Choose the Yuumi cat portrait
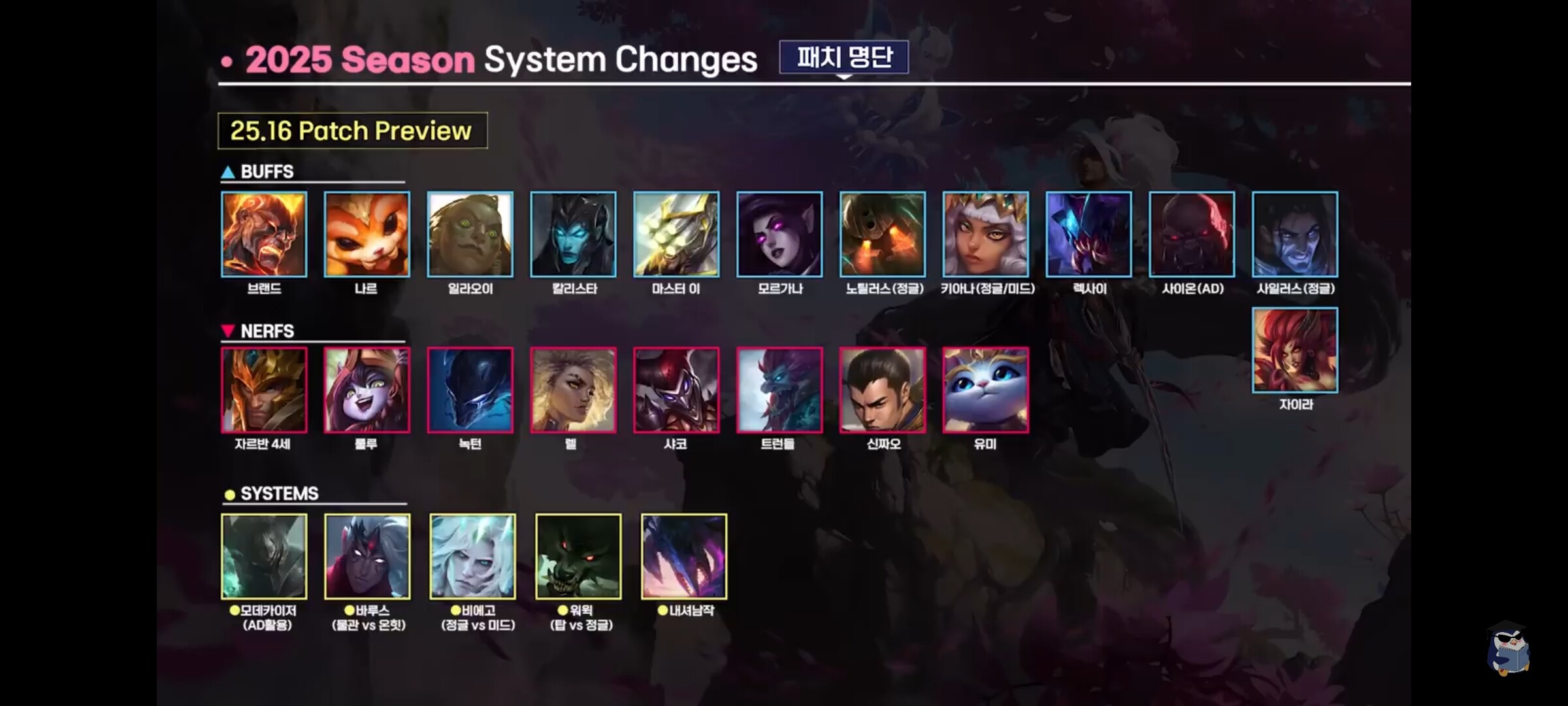1568x706 pixels. pyautogui.click(x=985, y=390)
